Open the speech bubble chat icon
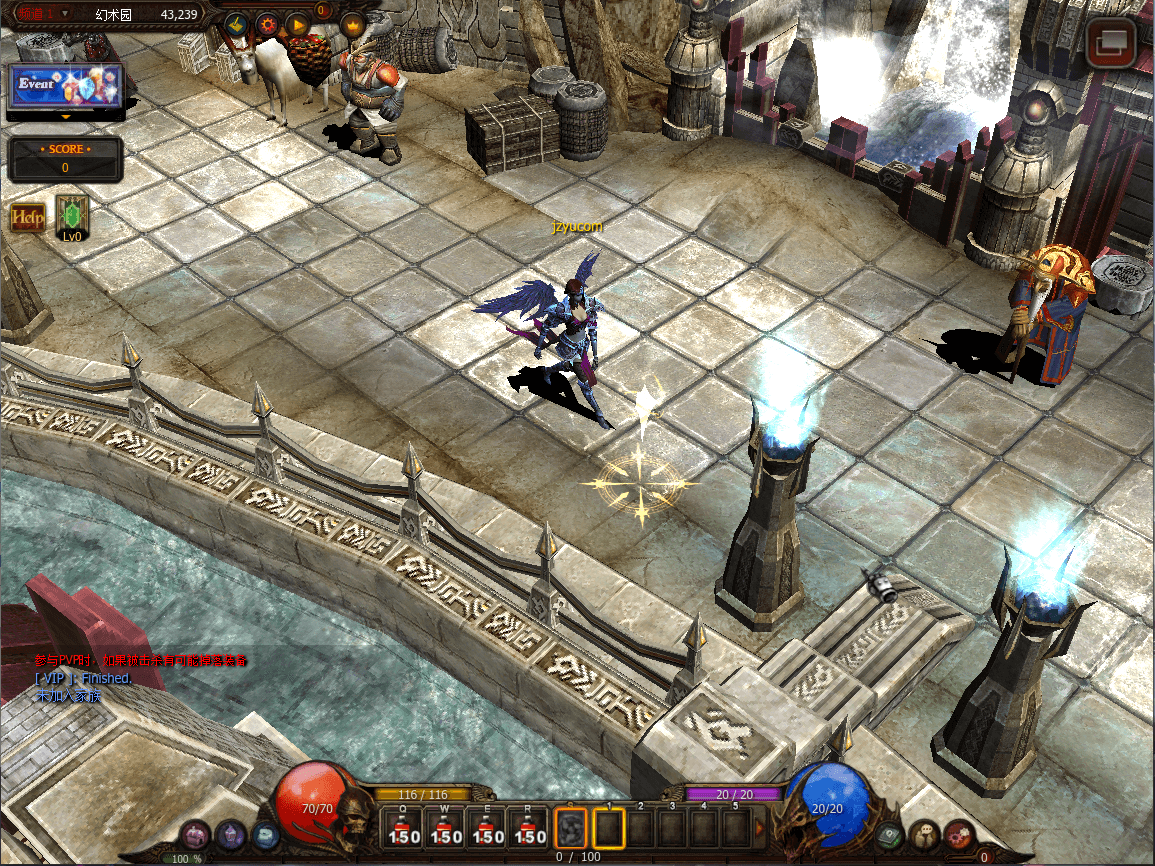 [x=926, y=834]
